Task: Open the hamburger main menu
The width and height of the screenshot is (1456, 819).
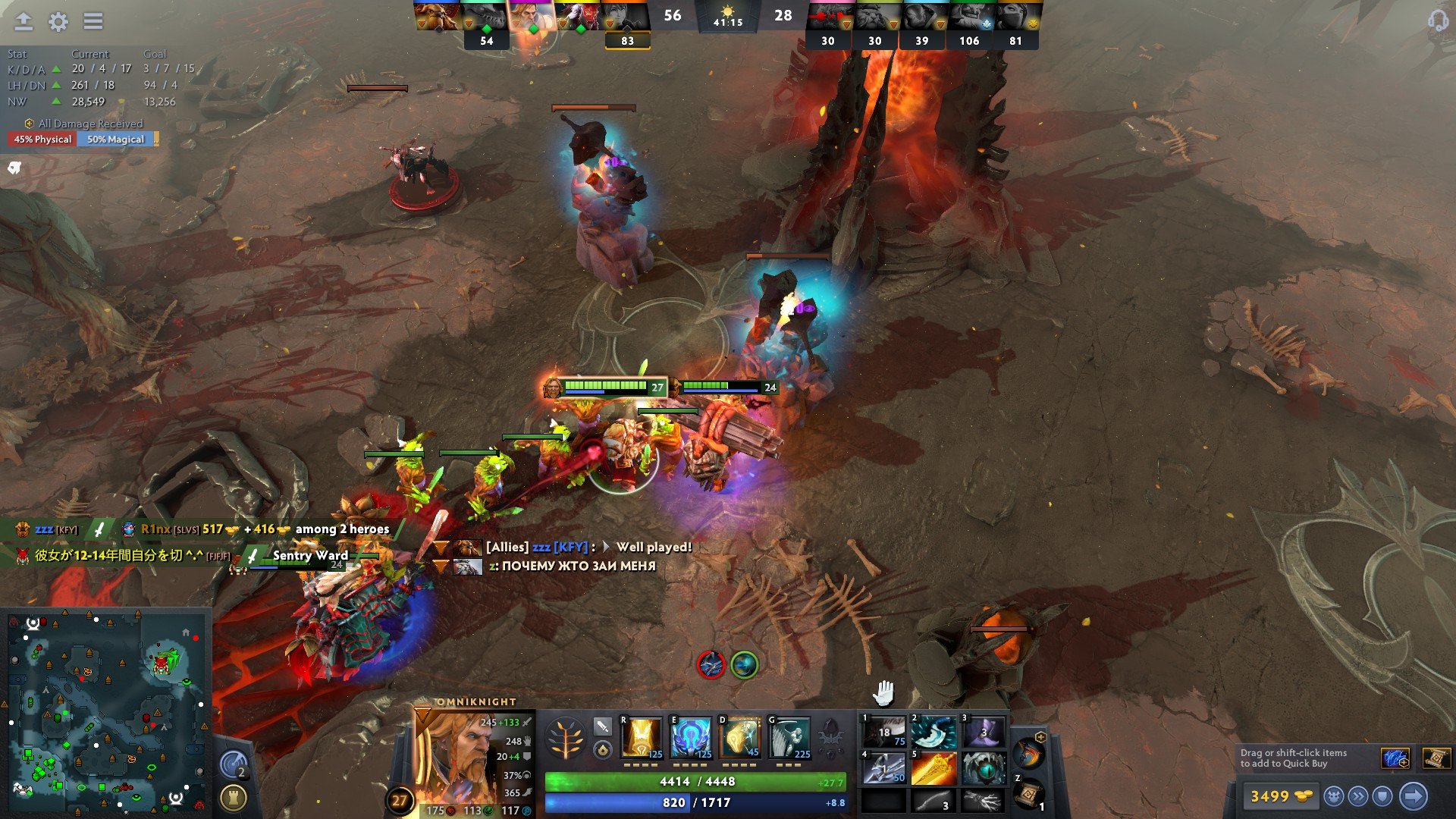Action: click(x=93, y=21)
